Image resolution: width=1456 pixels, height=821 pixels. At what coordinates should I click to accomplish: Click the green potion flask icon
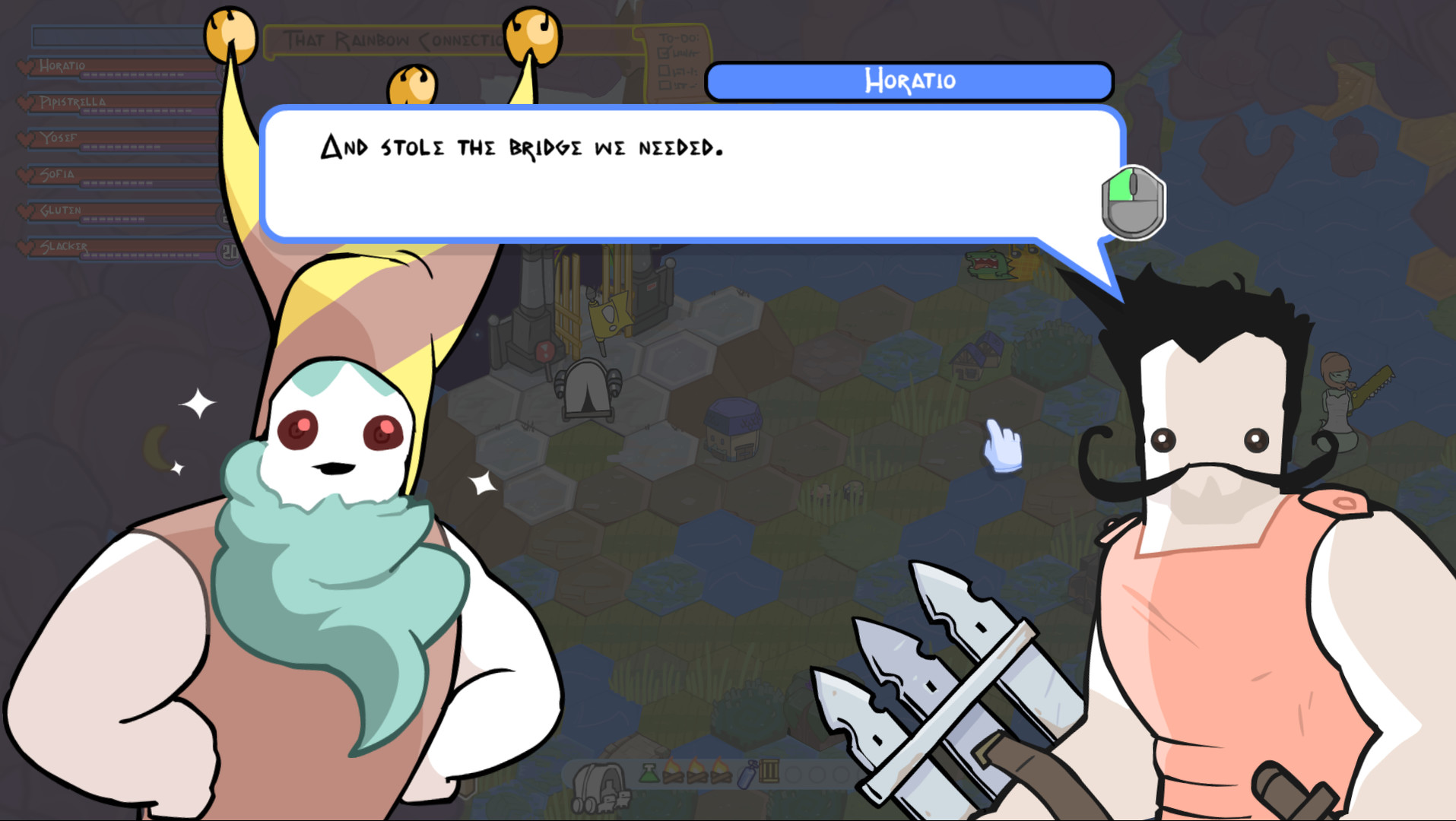648,773
